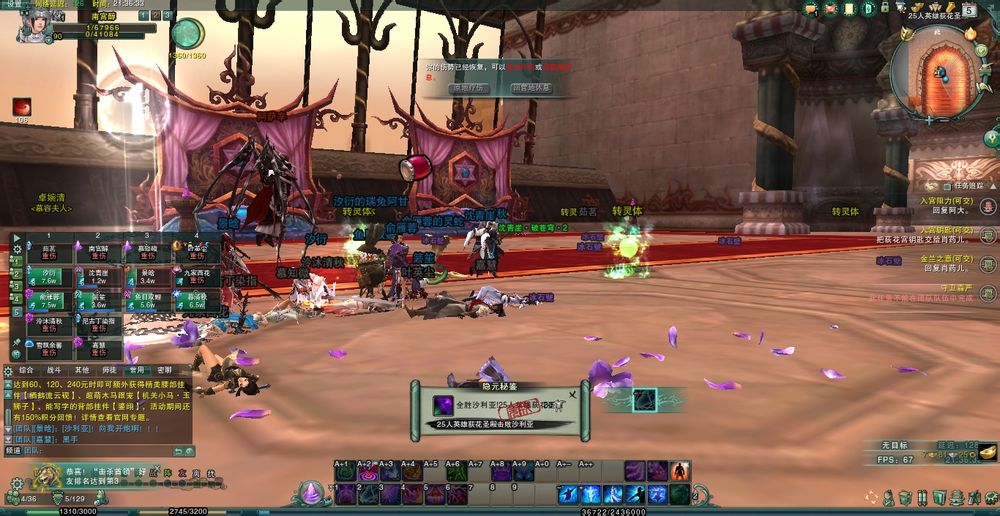Activate the purple skill in hotbar slot 1
Screen dimensions: 1000x516
[346, 494]
